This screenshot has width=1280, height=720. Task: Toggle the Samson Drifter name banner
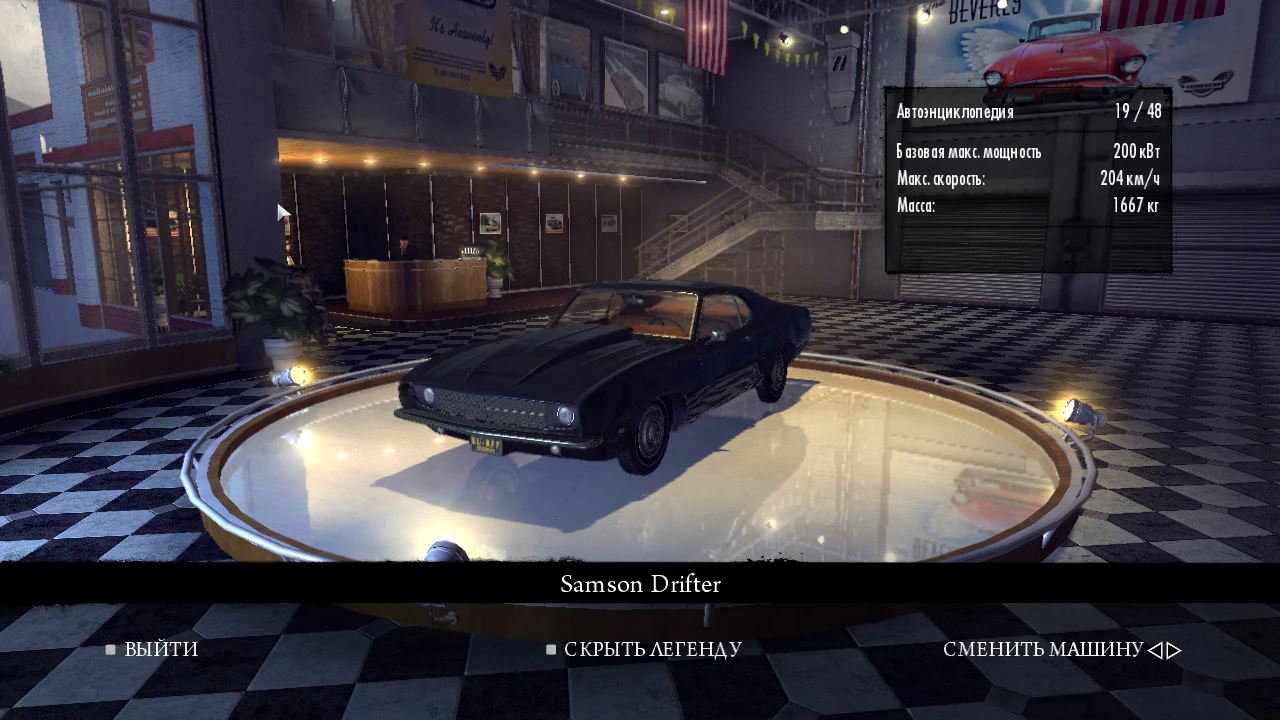[640, 585]
